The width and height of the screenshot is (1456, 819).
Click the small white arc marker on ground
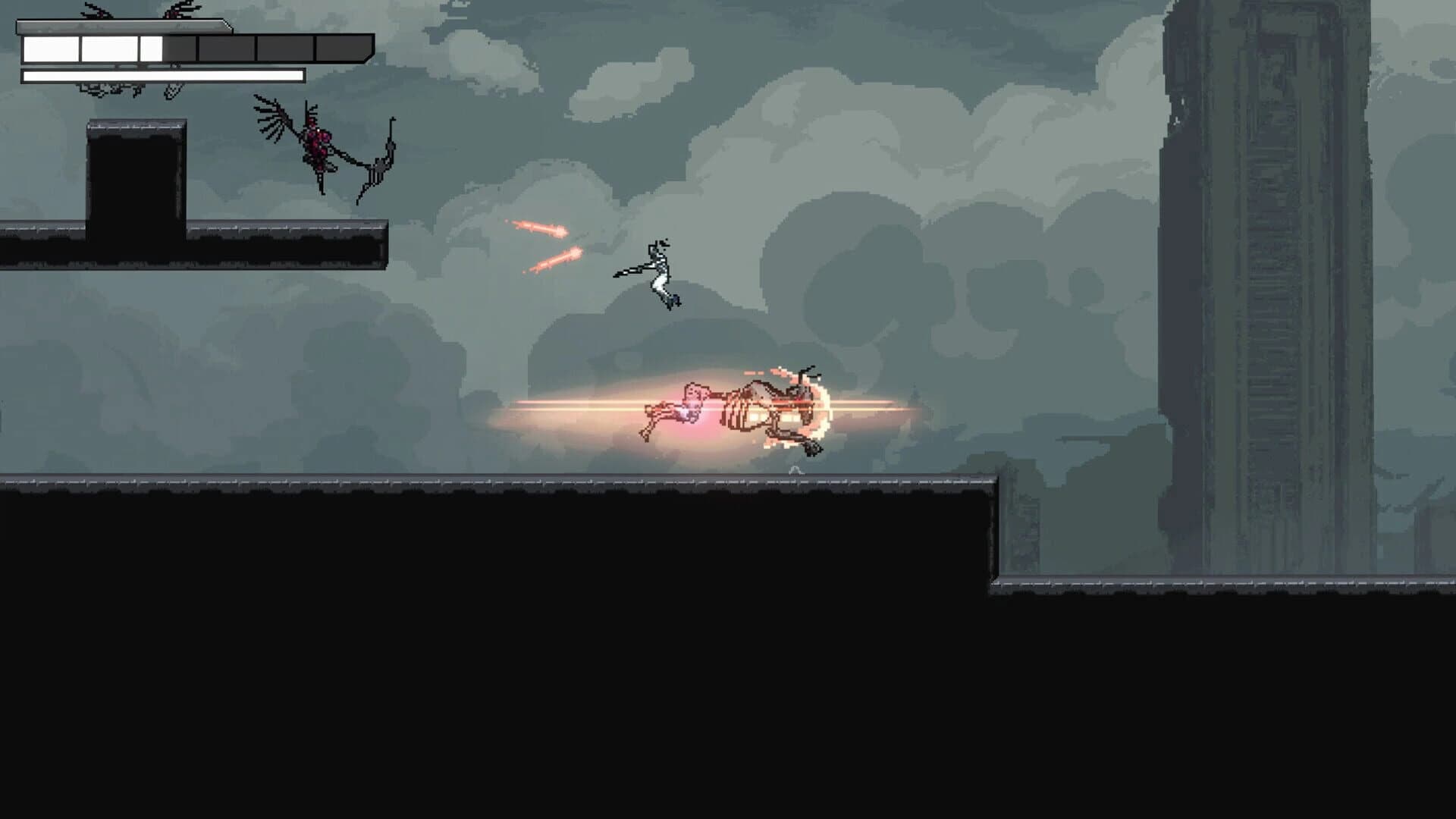[795, 470]
